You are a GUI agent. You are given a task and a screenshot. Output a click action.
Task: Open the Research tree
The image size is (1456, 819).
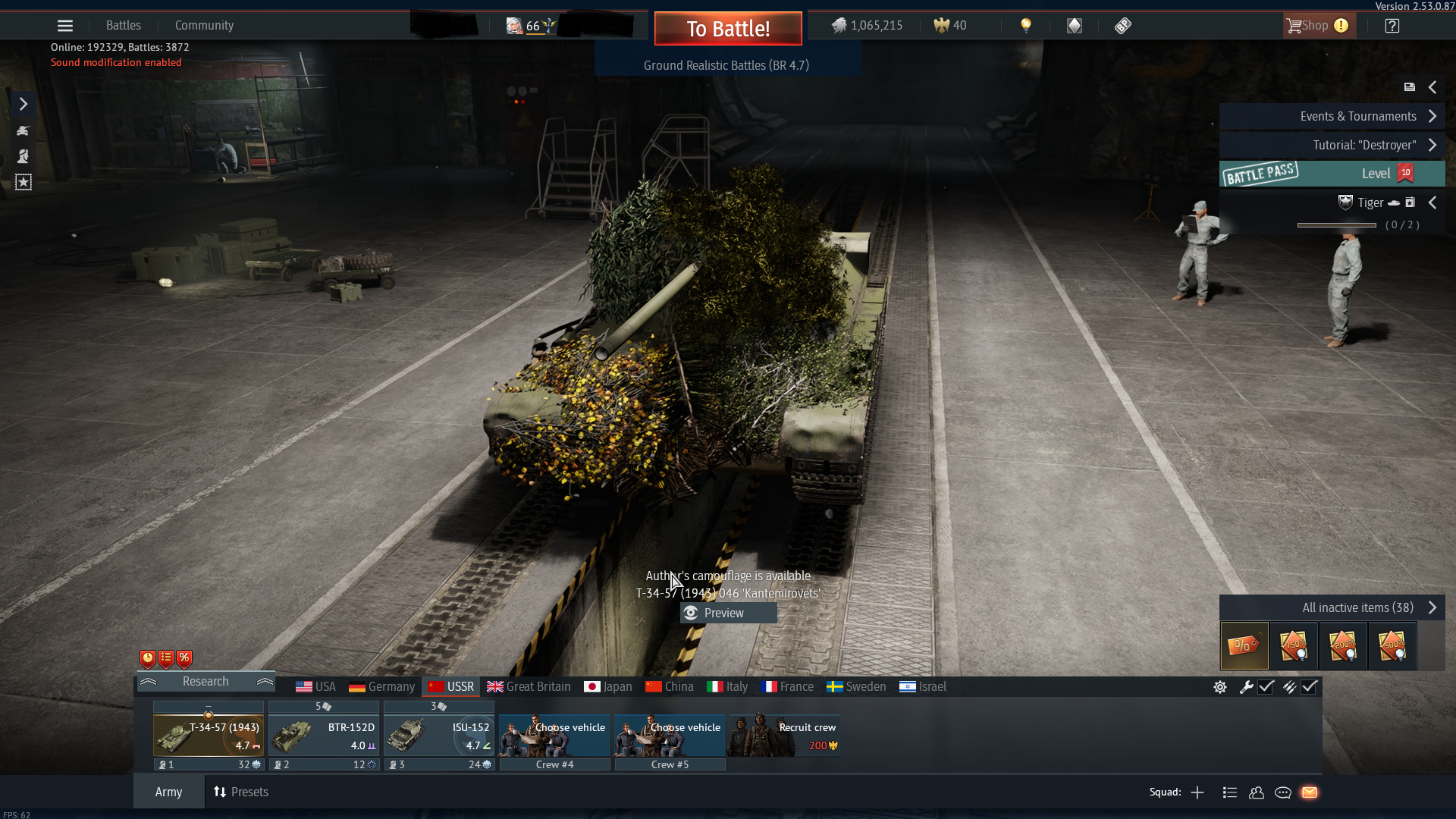point(206,681)
